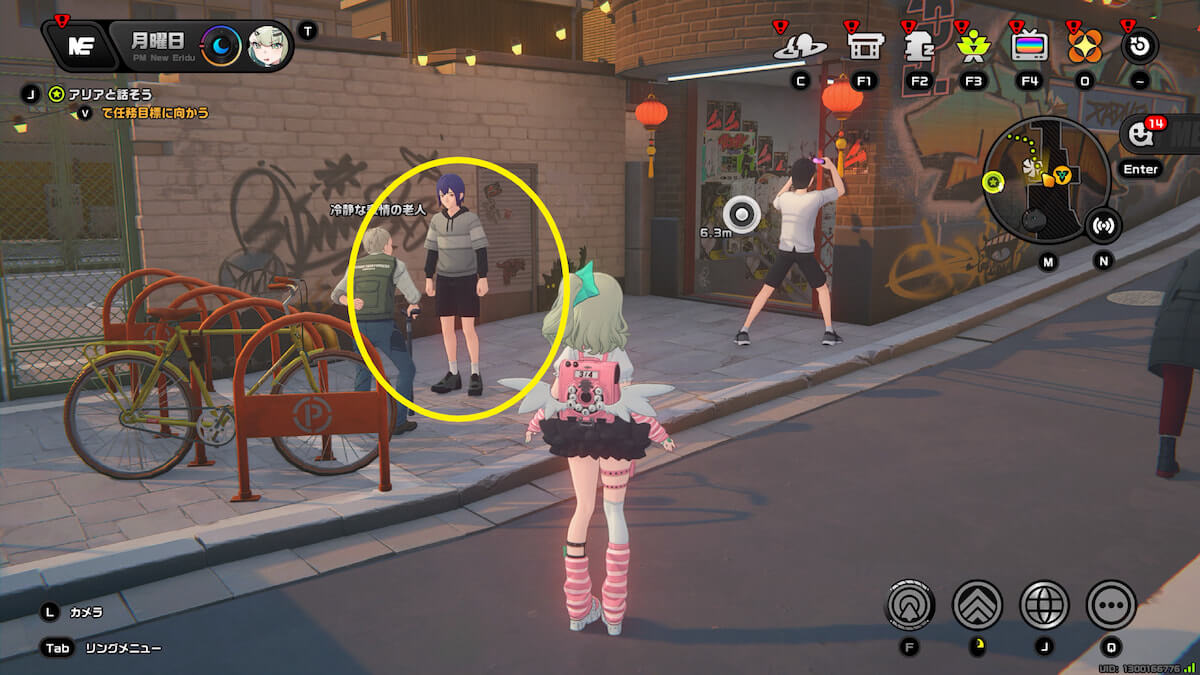The width and height of the screenshot is (1200, 675).
Task: Open the green winged figure icon
Action: 972,46
